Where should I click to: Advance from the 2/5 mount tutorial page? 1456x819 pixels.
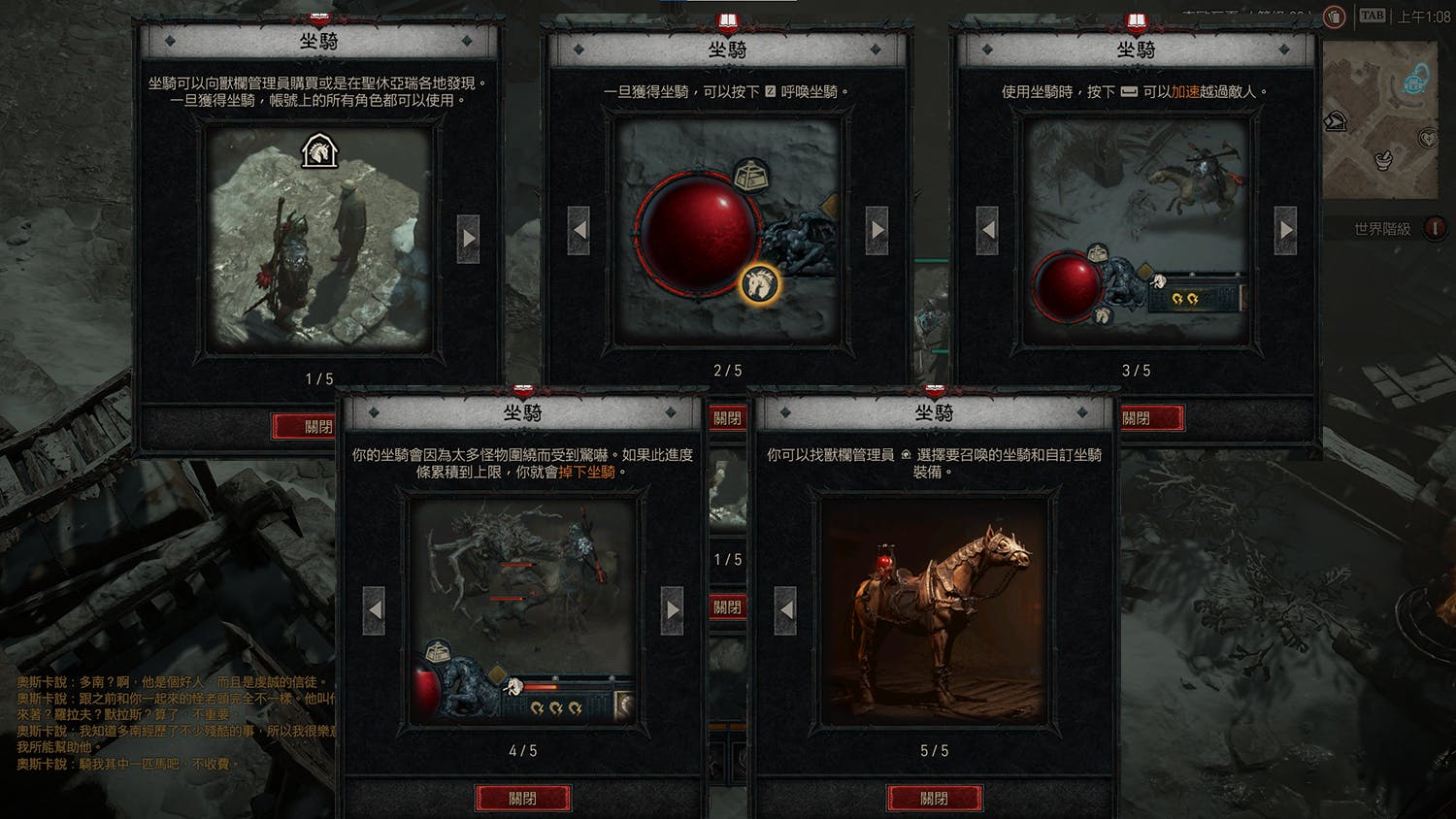(x=877, y=231)
